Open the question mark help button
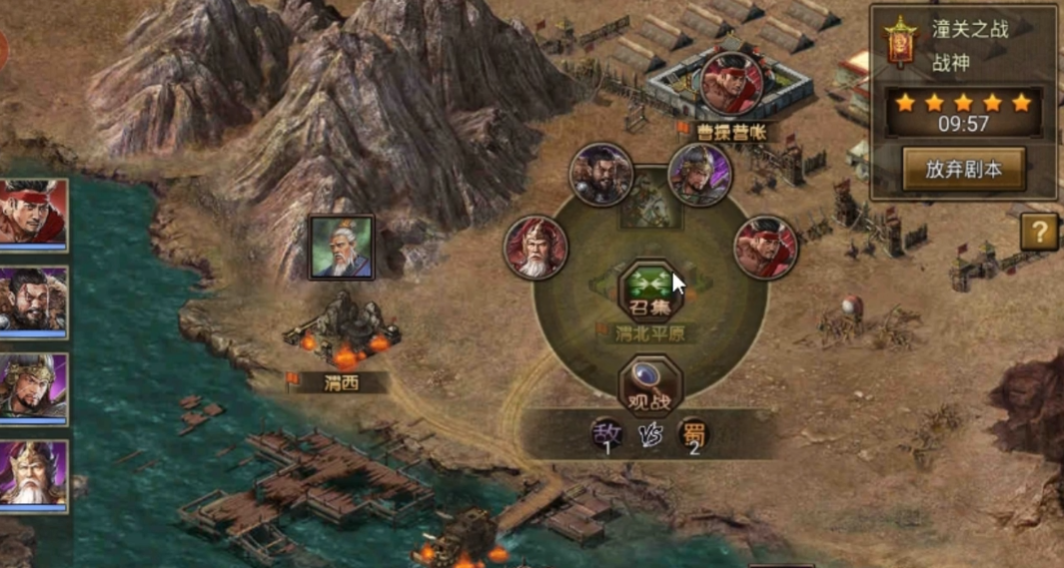The width and height of the screenshot is (1064, 568). 1039,232
